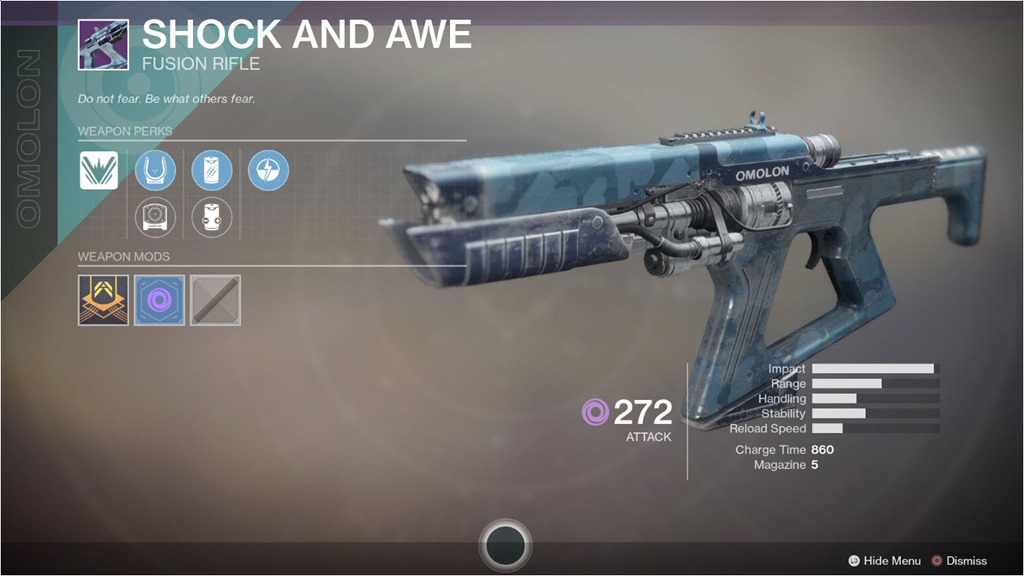Select the active blue battery perk
The height and width of the screenshot is (576, 1024).
click(x=211, y=170)
